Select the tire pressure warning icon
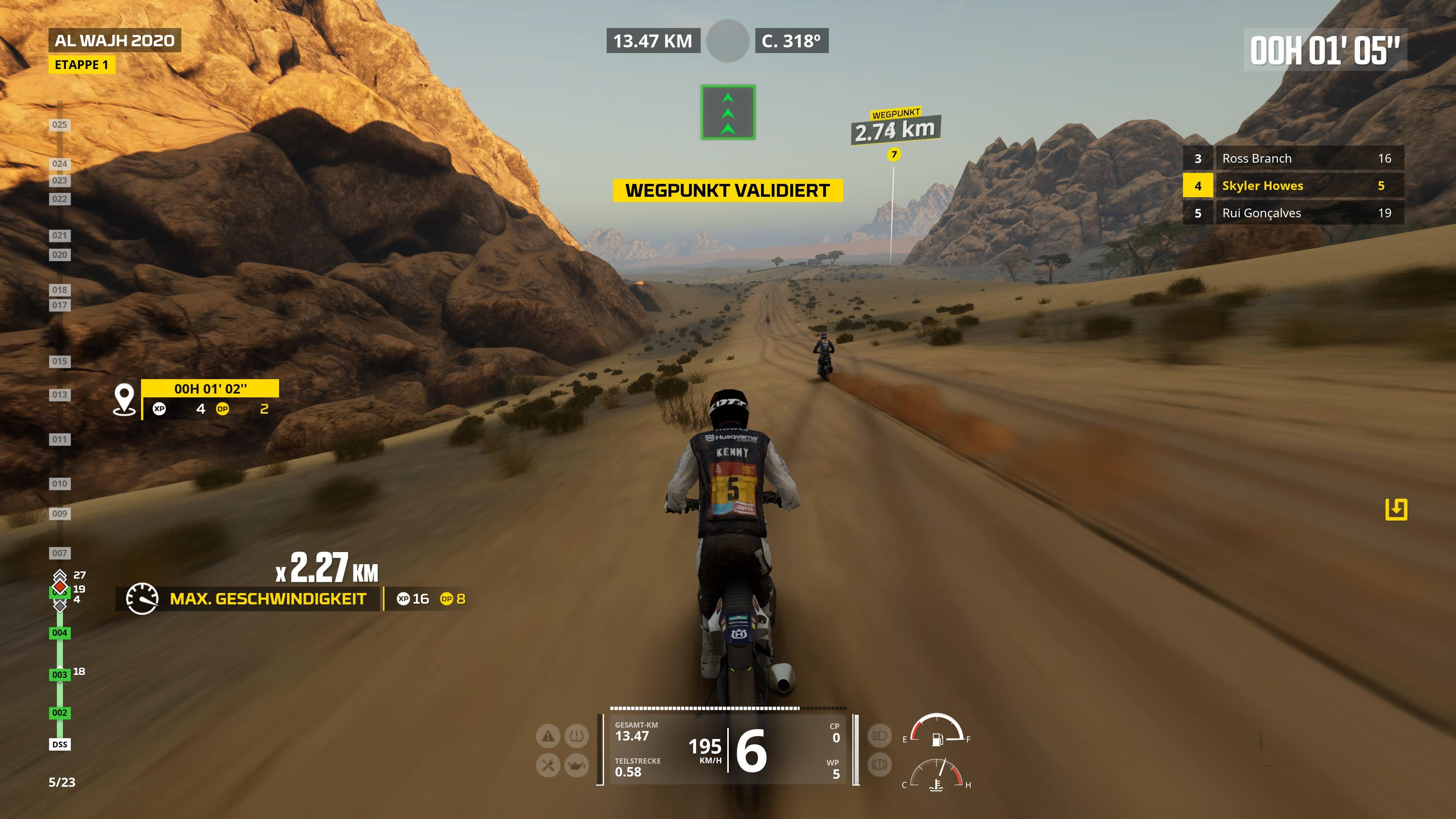The width and height of the screenshot is (1456, 819). pyautogui.click(x=576, y=736)
